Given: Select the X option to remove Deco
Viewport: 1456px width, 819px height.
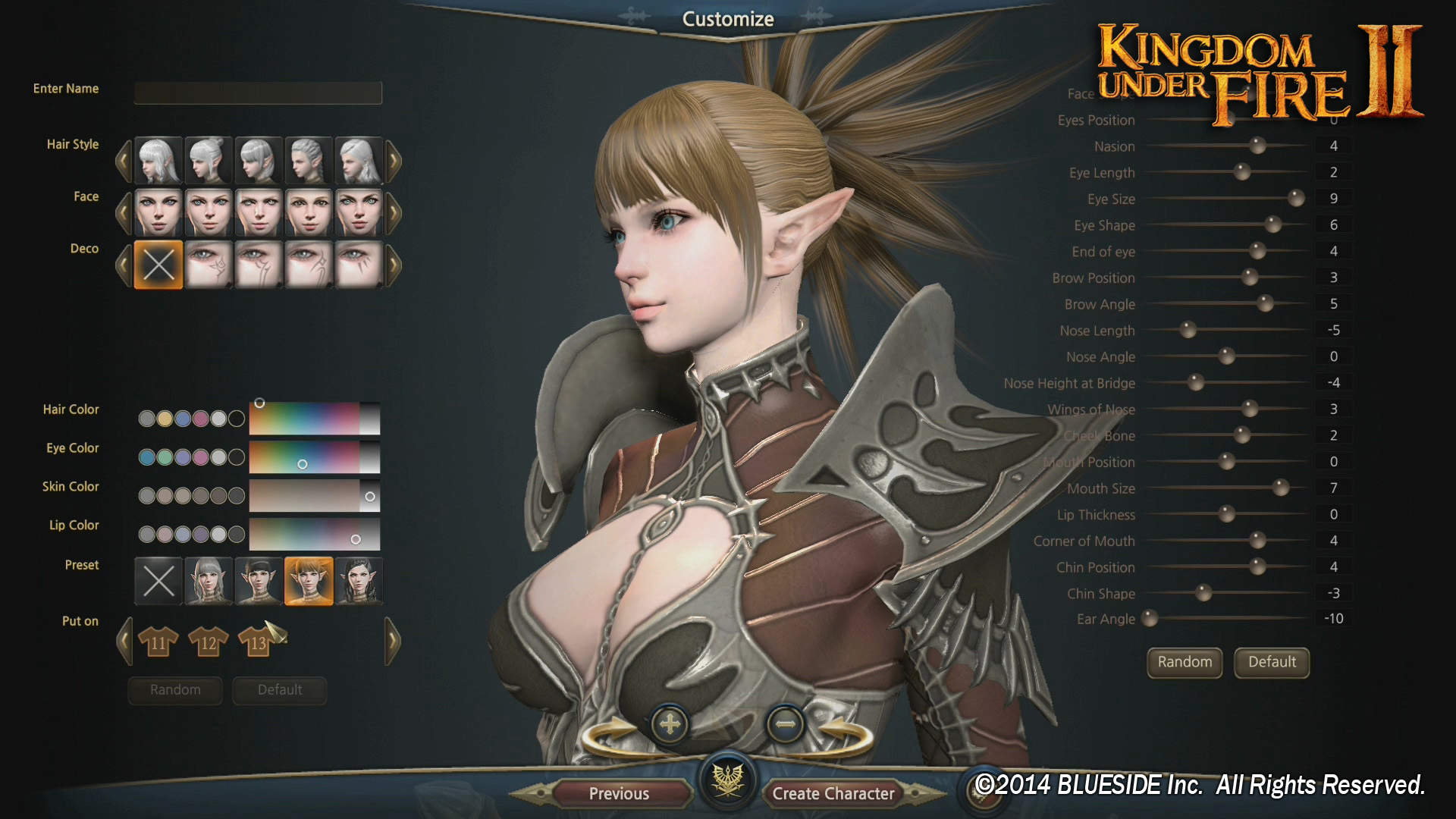Looking at the screenshot, I should click(x=157, y=265).
